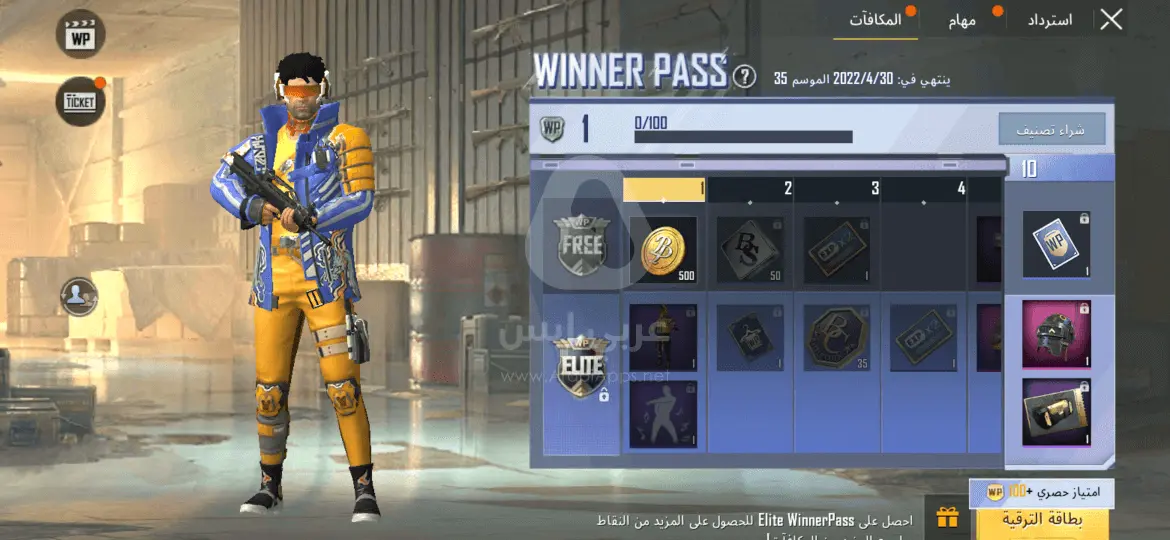Open the WP clapperboard icon
The image size is (1170, 540).
[80, 35]
